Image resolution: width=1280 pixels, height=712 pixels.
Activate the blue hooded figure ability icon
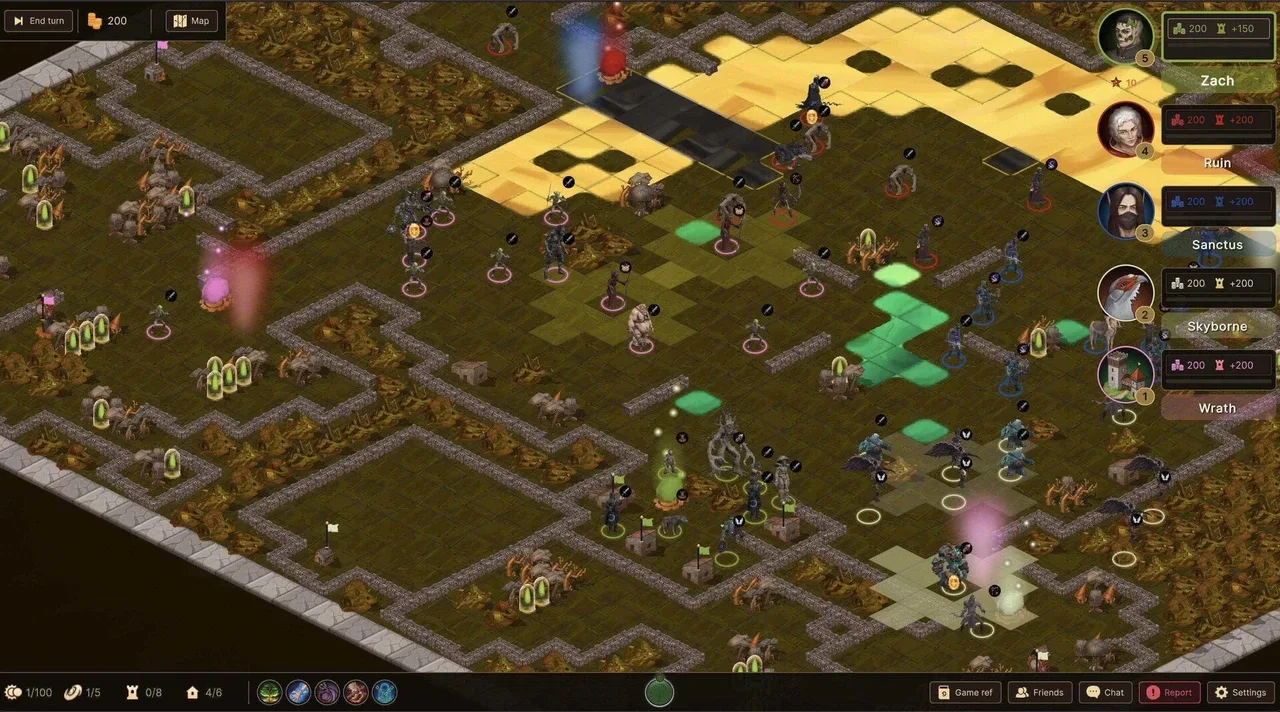point(384,692)
